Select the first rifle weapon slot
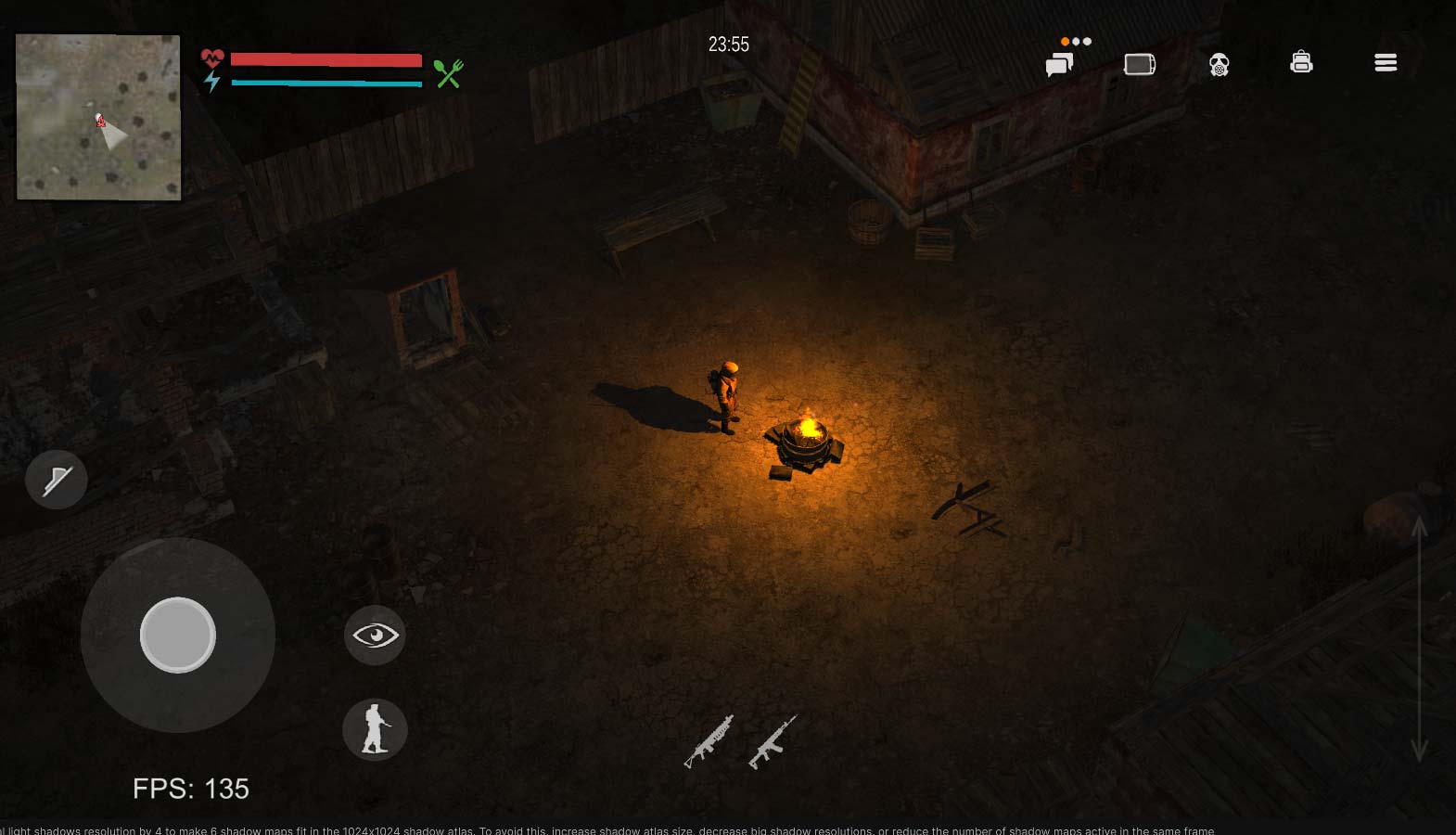 tap(709, 741)
